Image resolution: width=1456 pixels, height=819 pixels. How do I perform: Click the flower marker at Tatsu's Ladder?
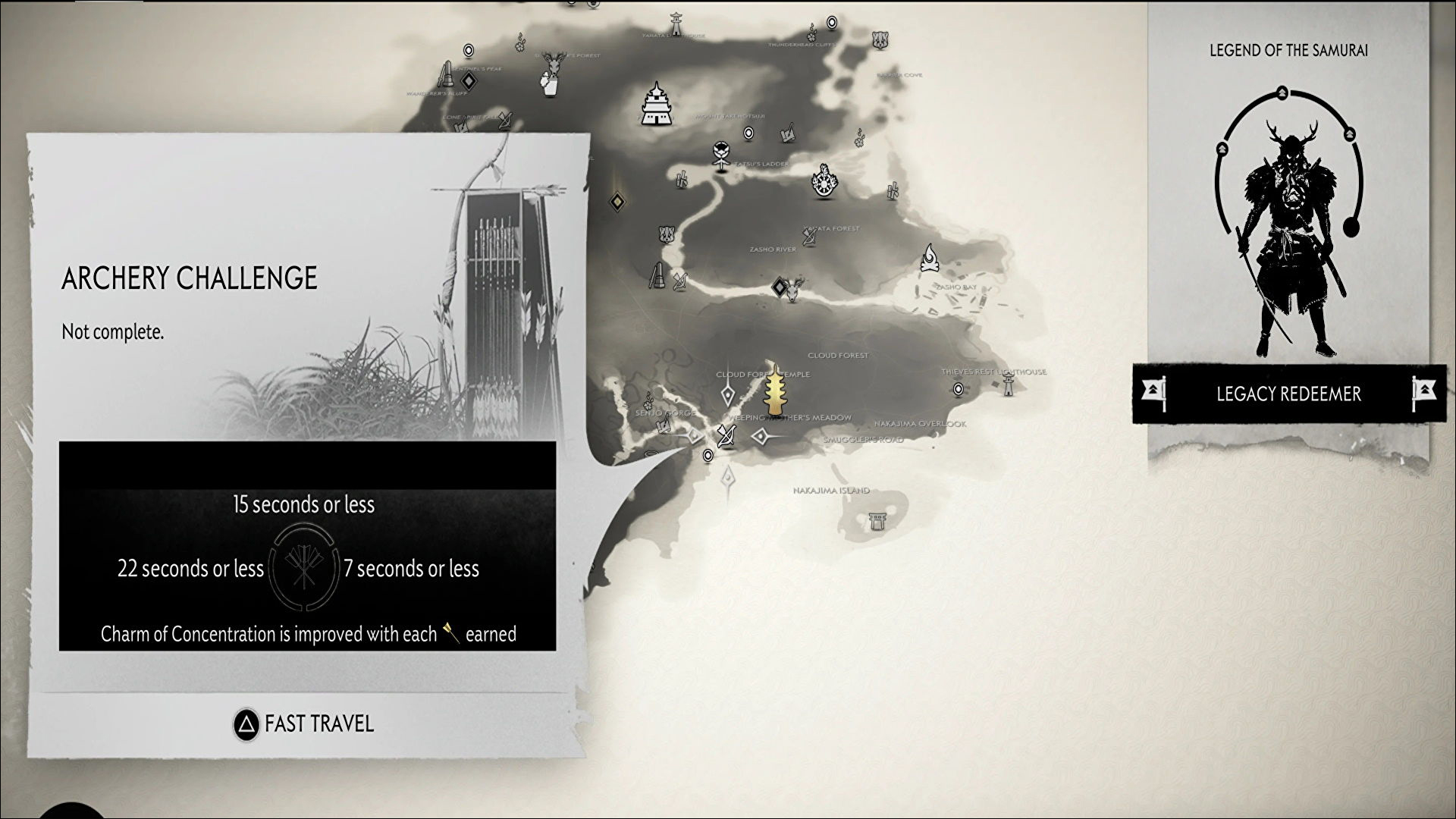click(720, 153)
